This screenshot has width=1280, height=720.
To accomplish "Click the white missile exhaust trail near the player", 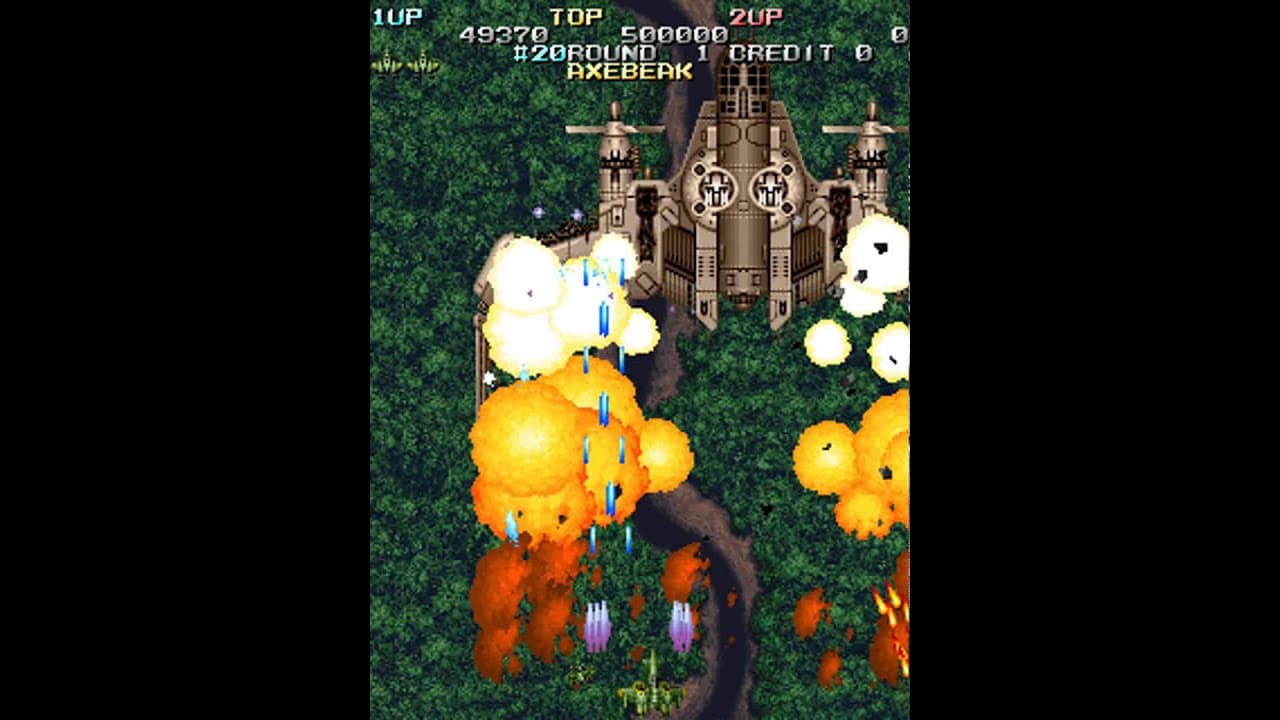I will pyautogui.click(x=596, y=622).
